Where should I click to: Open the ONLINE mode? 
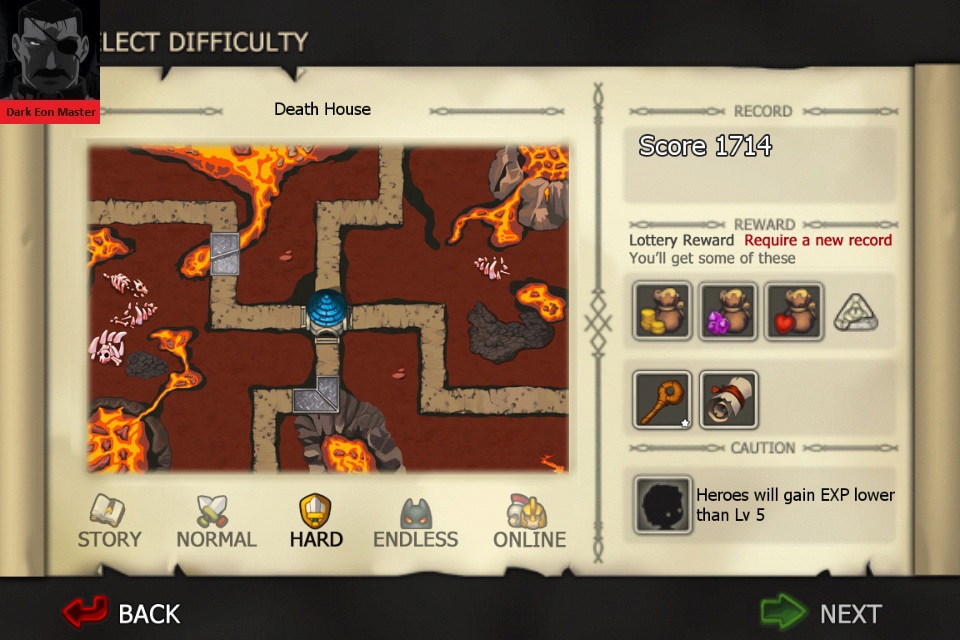click(529, 523)
